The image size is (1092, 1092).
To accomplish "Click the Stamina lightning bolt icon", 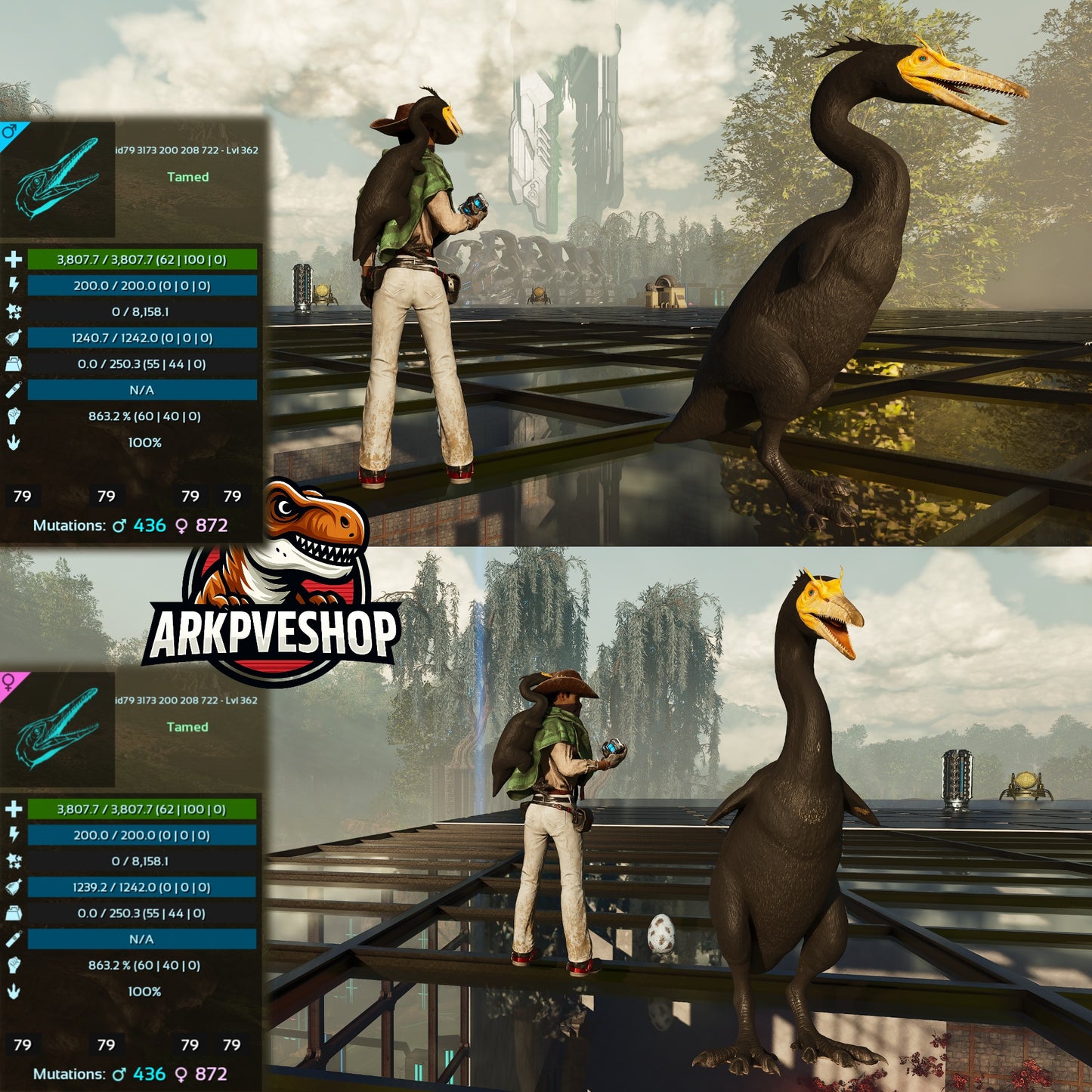I will (x=12, y=286).
